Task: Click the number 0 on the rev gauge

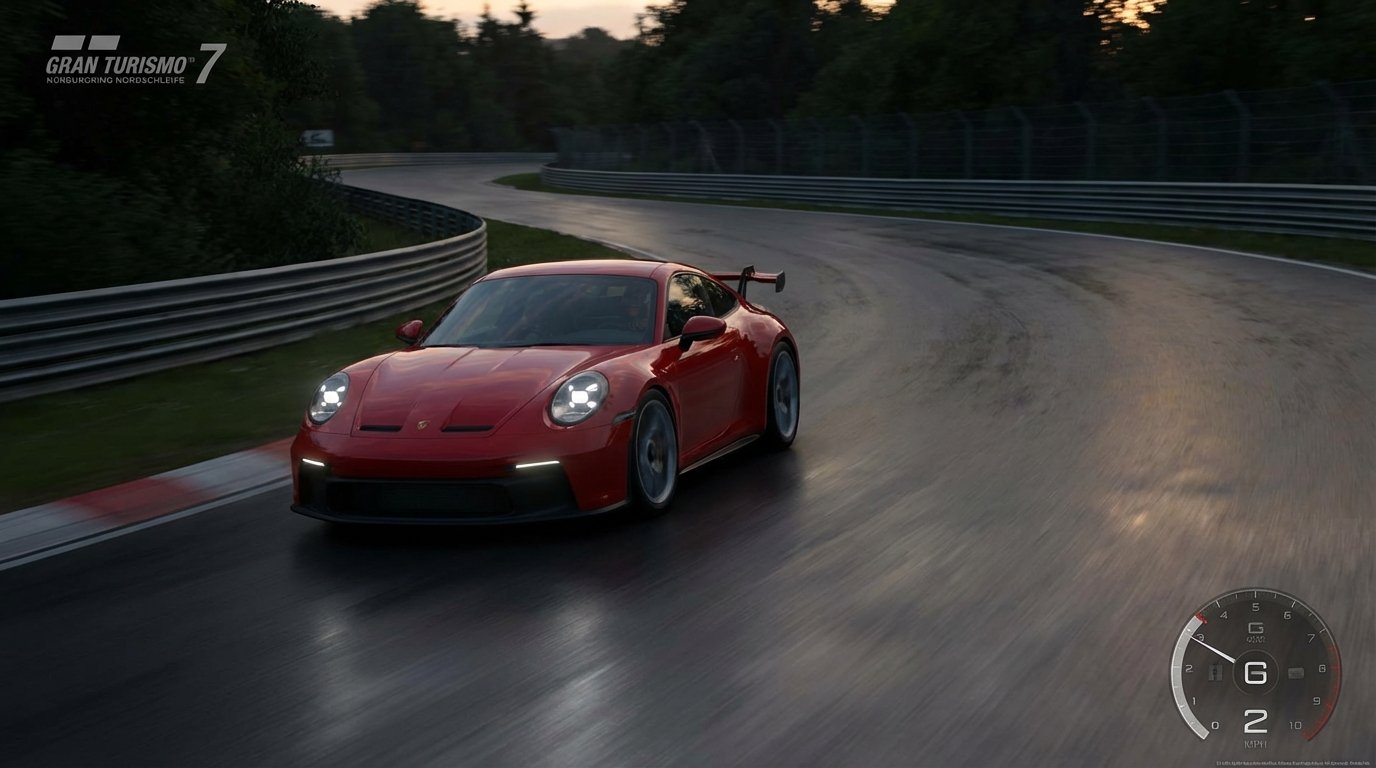Action: pos(1215,724)
